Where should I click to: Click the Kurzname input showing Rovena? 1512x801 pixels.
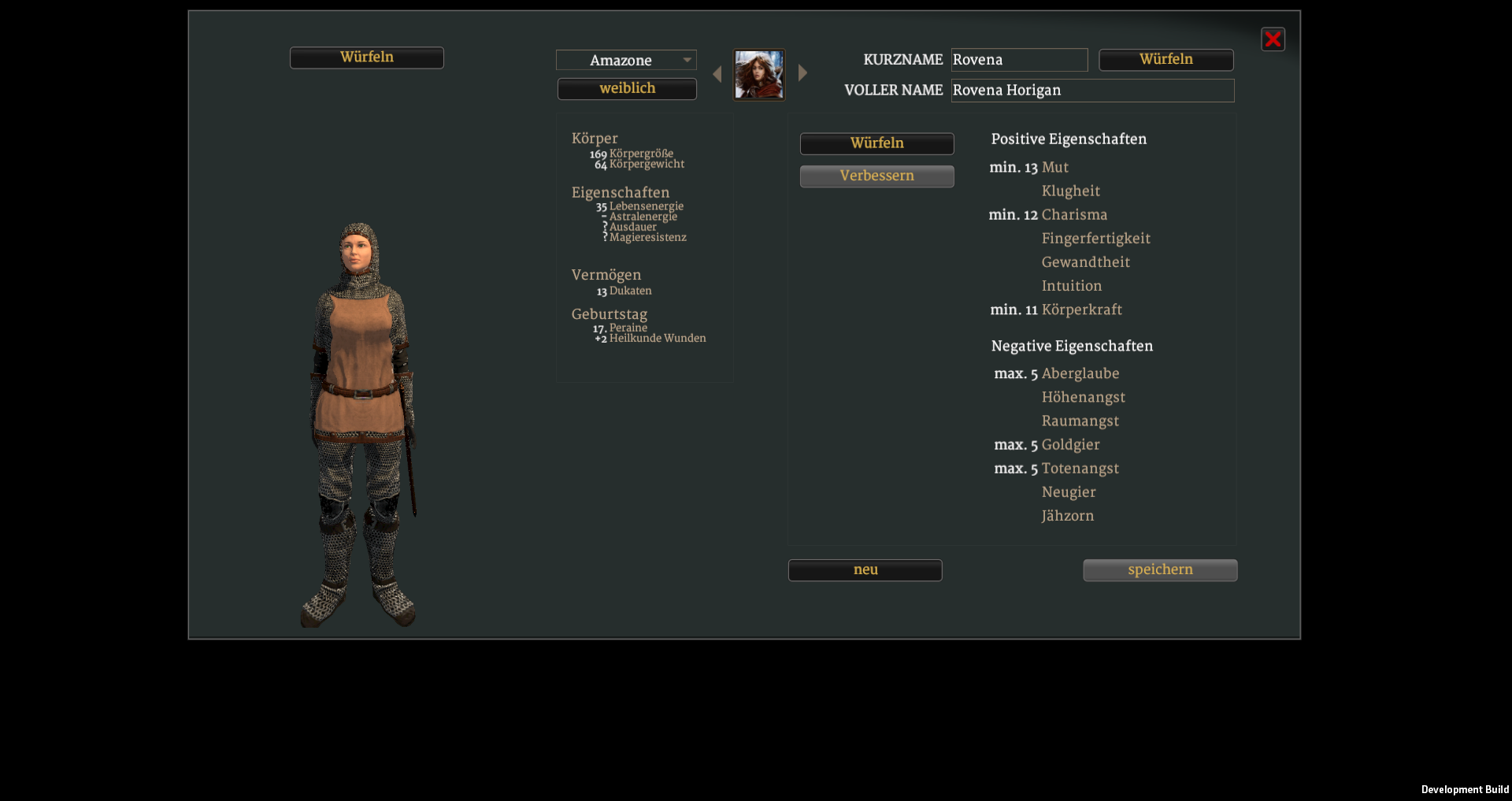coord(1020,59)
